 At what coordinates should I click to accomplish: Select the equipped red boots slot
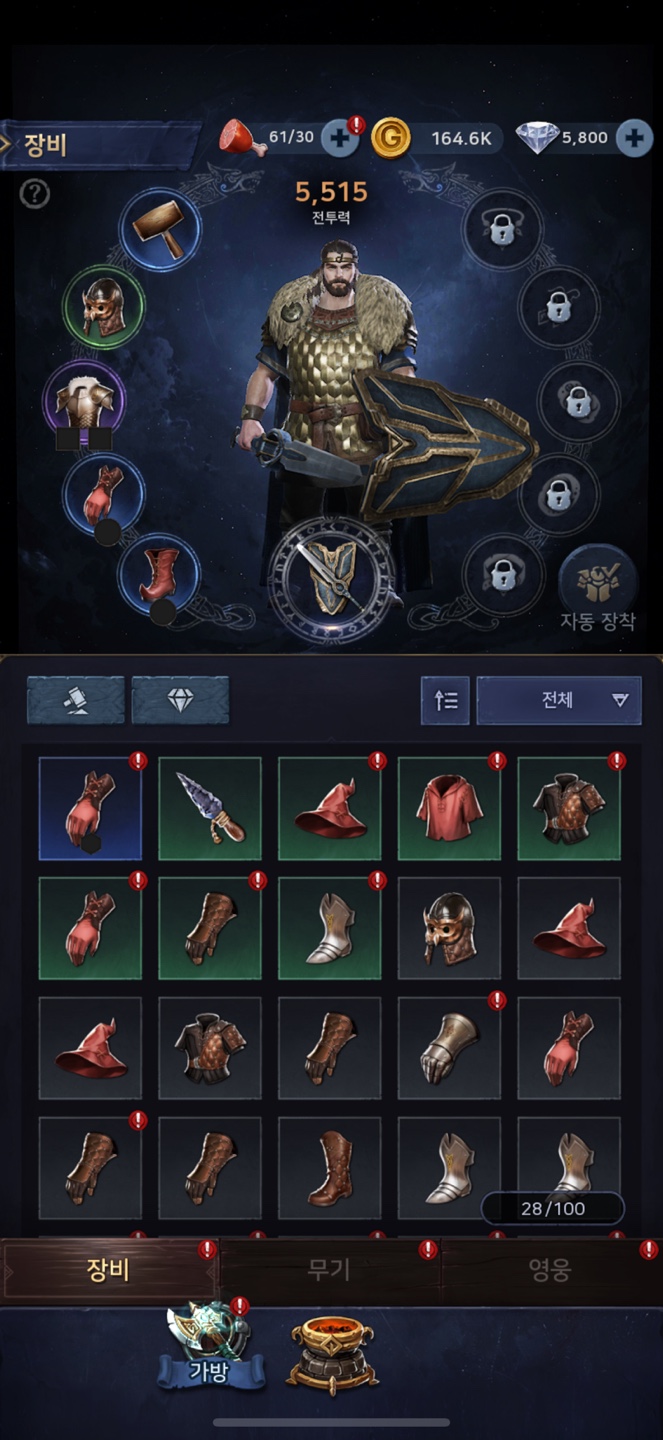pos(159,574)
